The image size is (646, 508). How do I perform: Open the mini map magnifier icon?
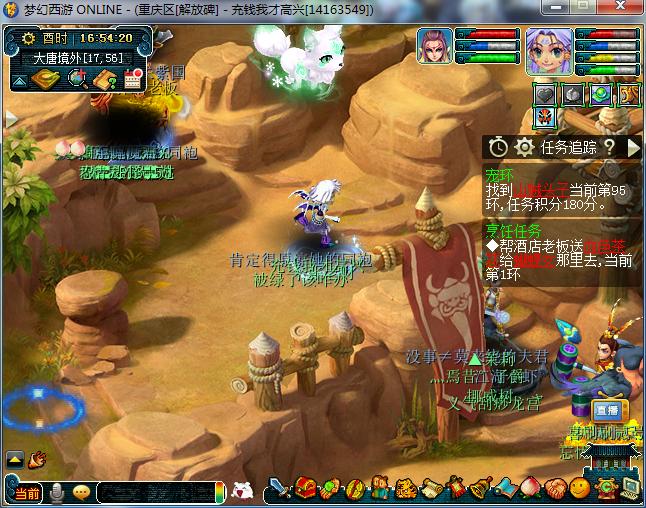point(75,79)
